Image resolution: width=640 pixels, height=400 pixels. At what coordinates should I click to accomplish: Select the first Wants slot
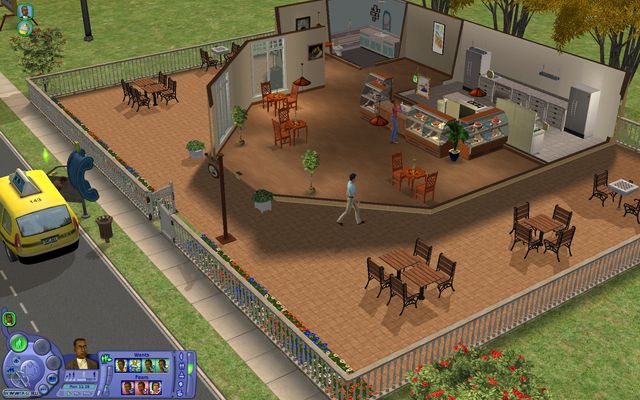coord(122,364)
